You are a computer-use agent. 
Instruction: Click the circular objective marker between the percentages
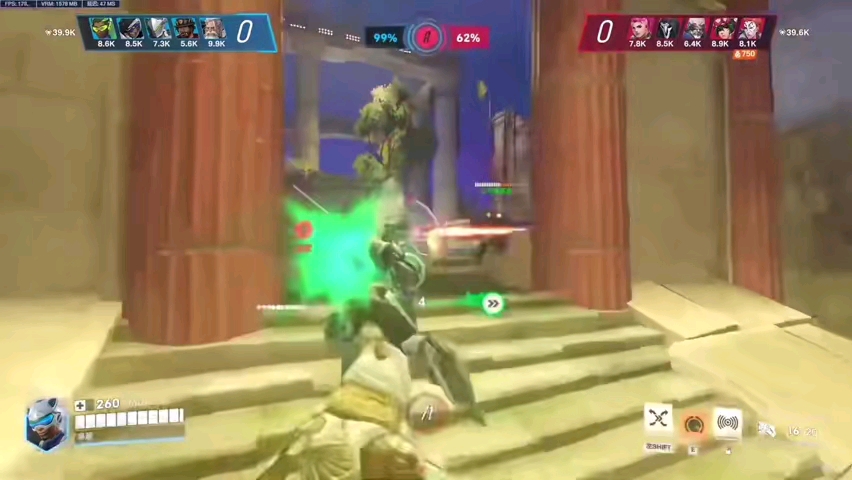click(427, 38)
